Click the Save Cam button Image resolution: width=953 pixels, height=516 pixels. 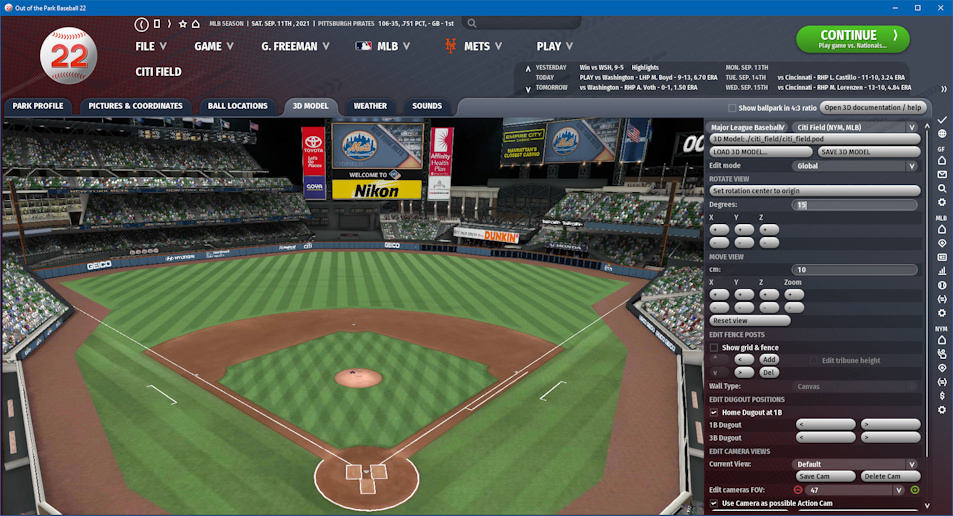[826, 476]
